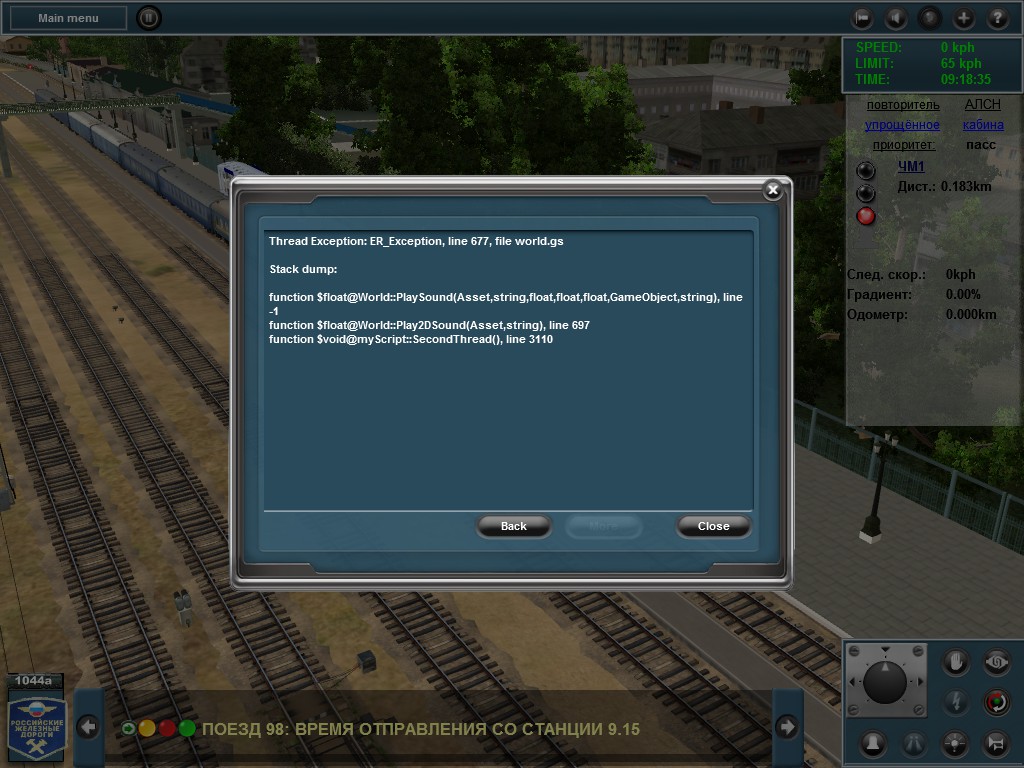Dismiss the dialog using the X corner button
The height and width of the screenshot is (768, 1024).
point(772,190)
